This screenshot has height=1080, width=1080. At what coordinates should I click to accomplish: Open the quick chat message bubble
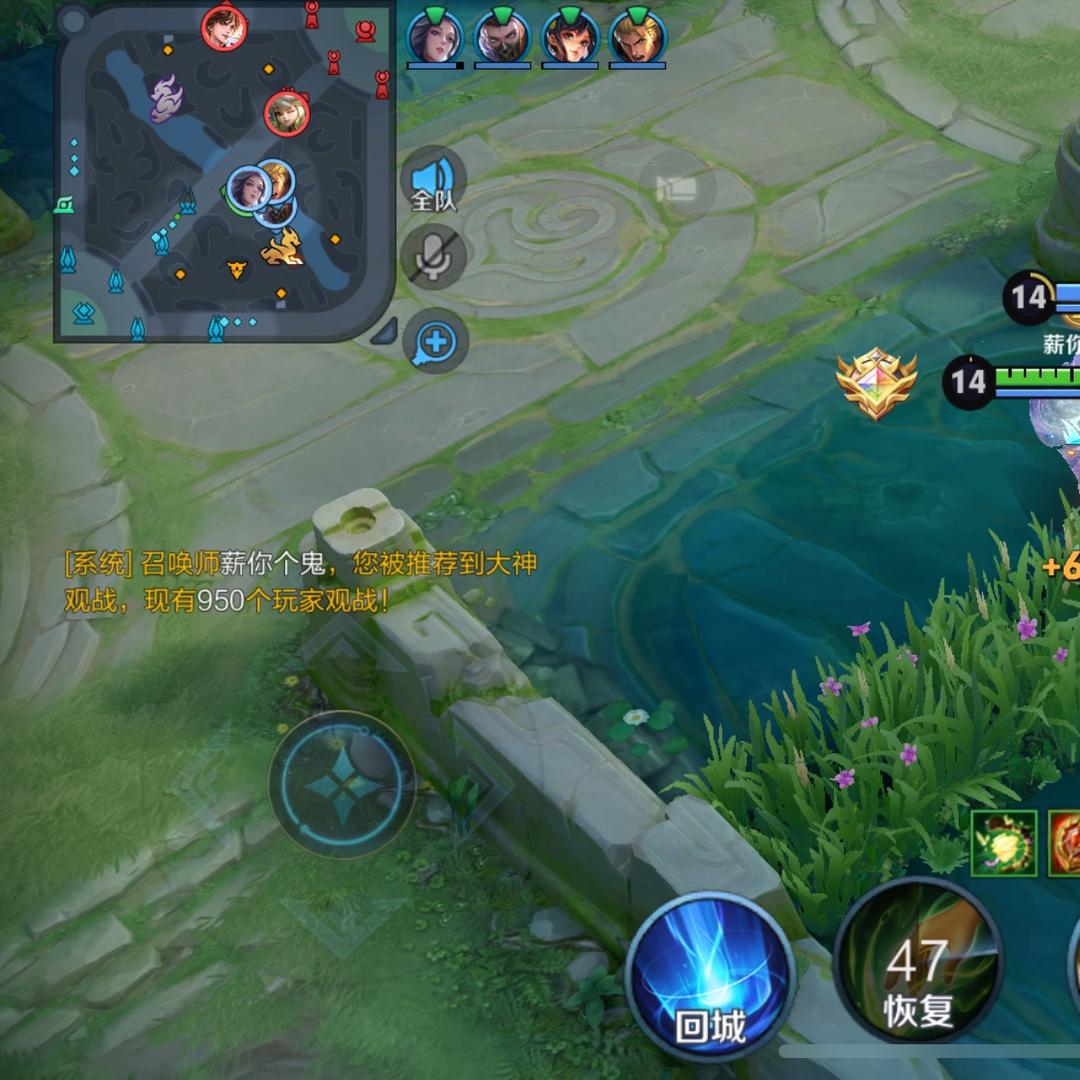coord(436,343)
